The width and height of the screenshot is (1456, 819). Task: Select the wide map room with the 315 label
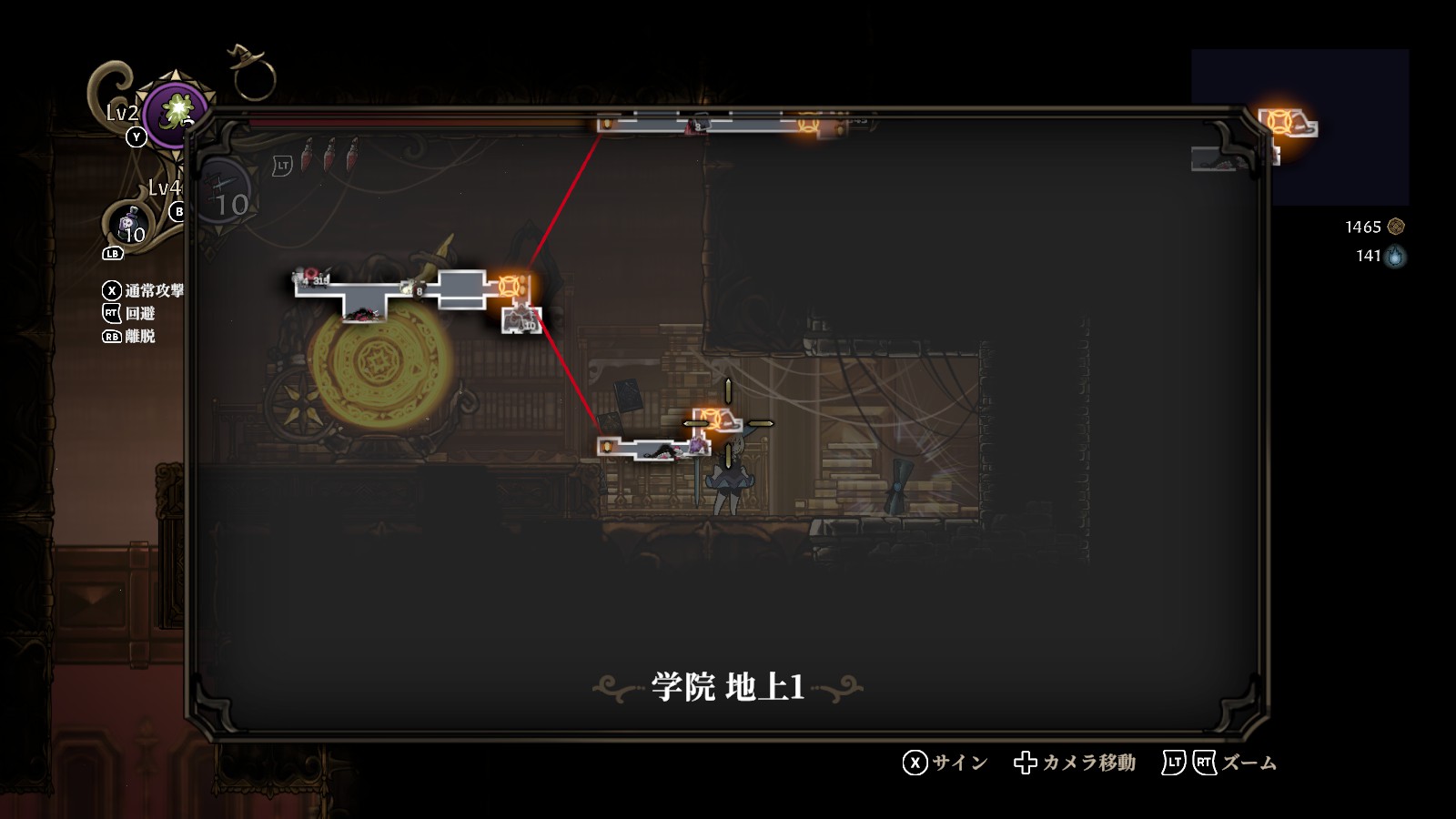[x=364, y=293]
